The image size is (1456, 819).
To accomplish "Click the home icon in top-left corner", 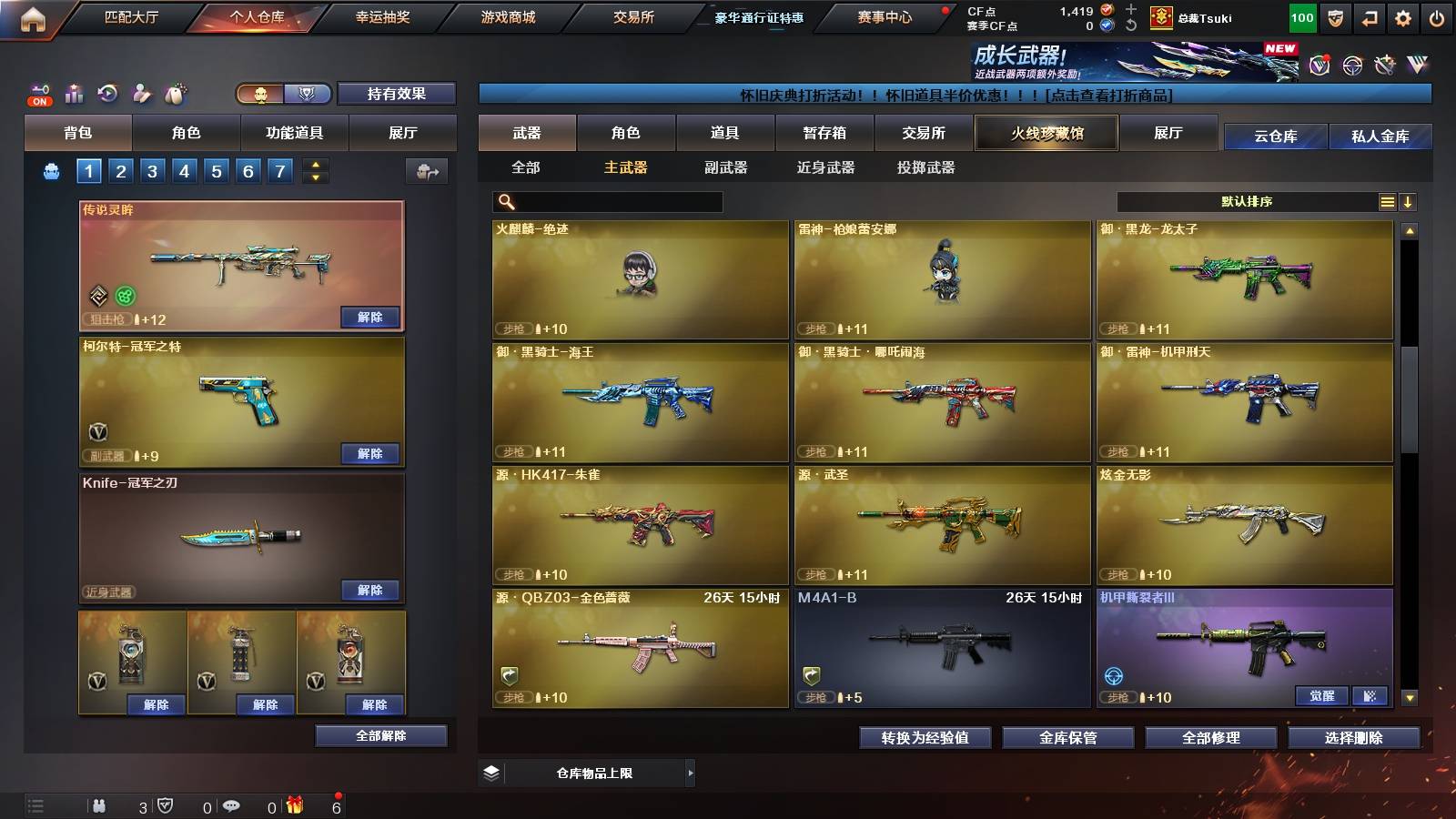I will (34, 16).
